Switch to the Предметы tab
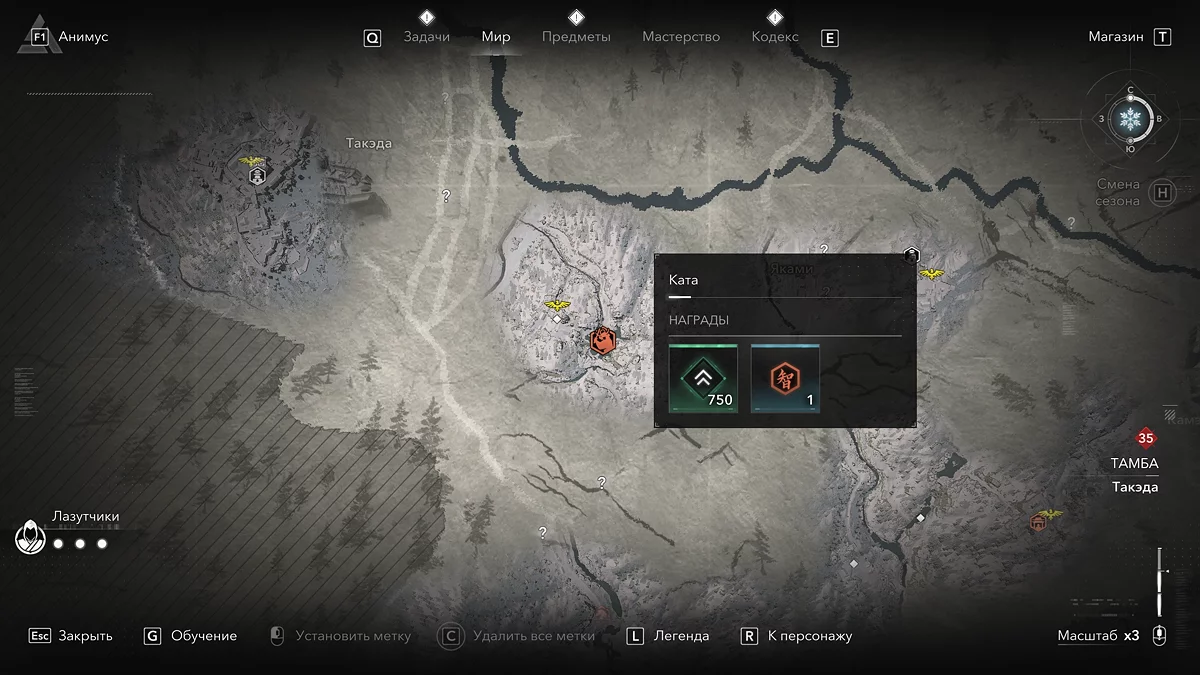 [576, 37]
